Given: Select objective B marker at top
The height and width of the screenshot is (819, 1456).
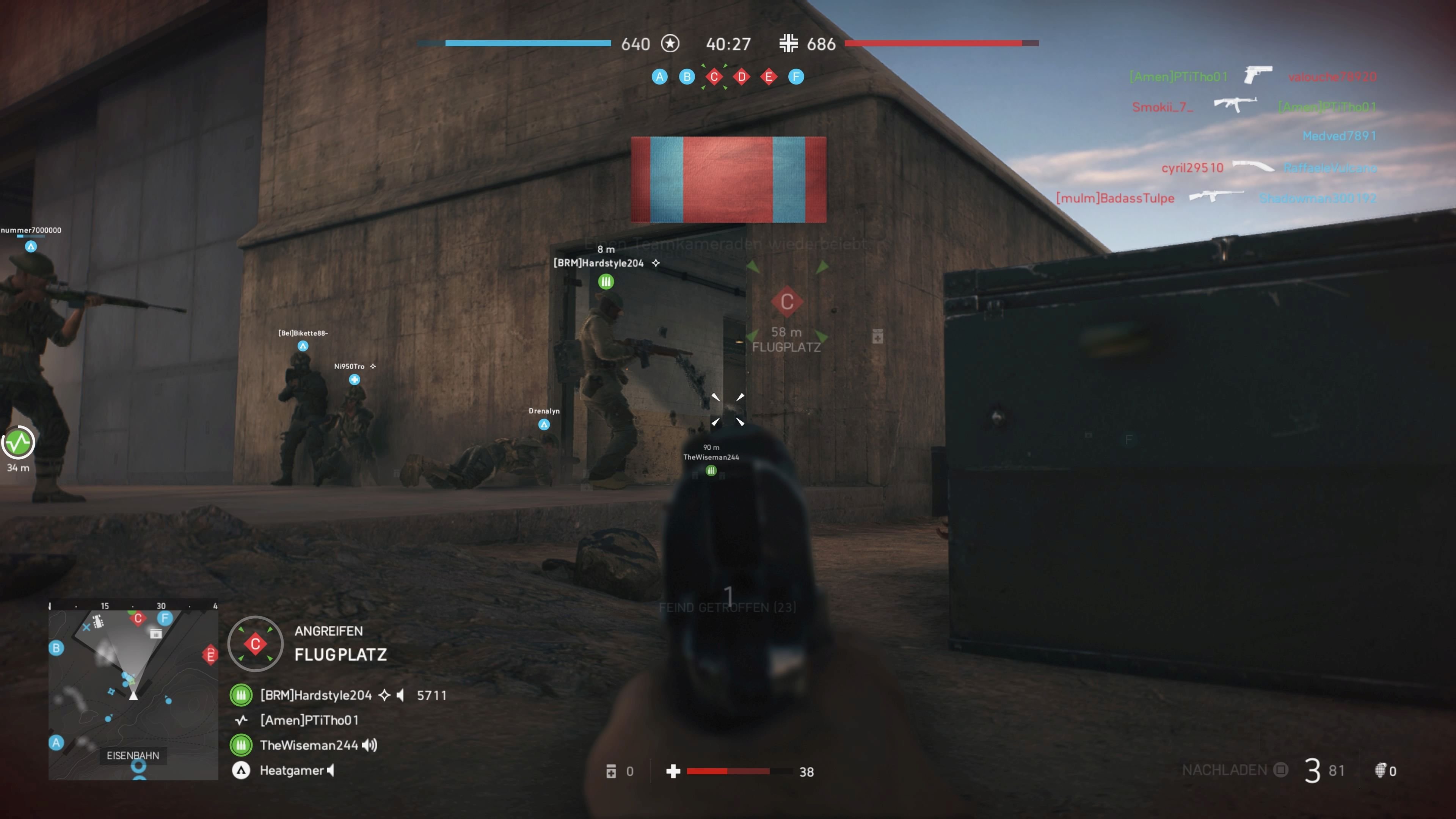Looking at the screenshot, I should 687,76.
